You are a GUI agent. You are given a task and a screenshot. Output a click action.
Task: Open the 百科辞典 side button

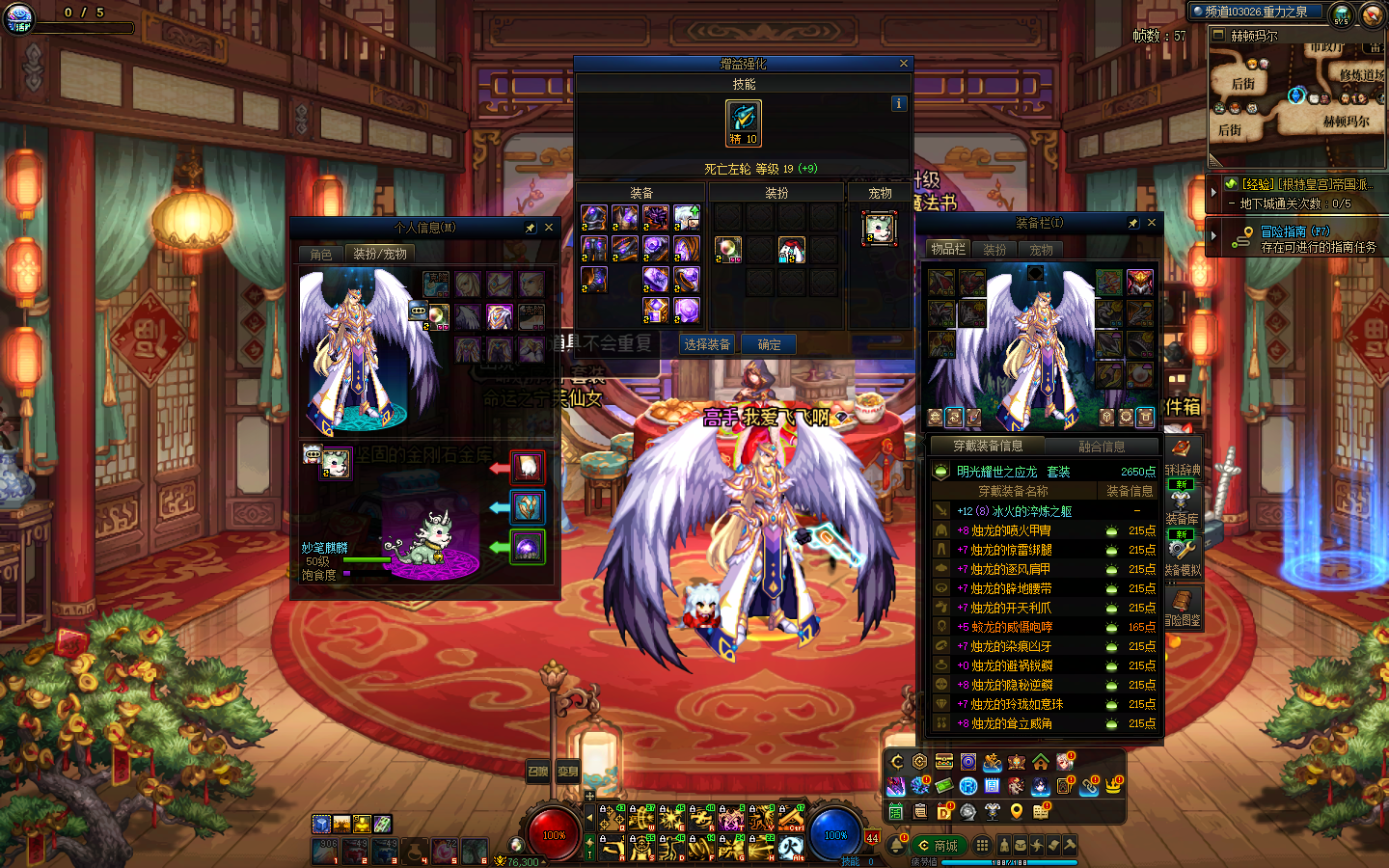[x=1183, y=457]
